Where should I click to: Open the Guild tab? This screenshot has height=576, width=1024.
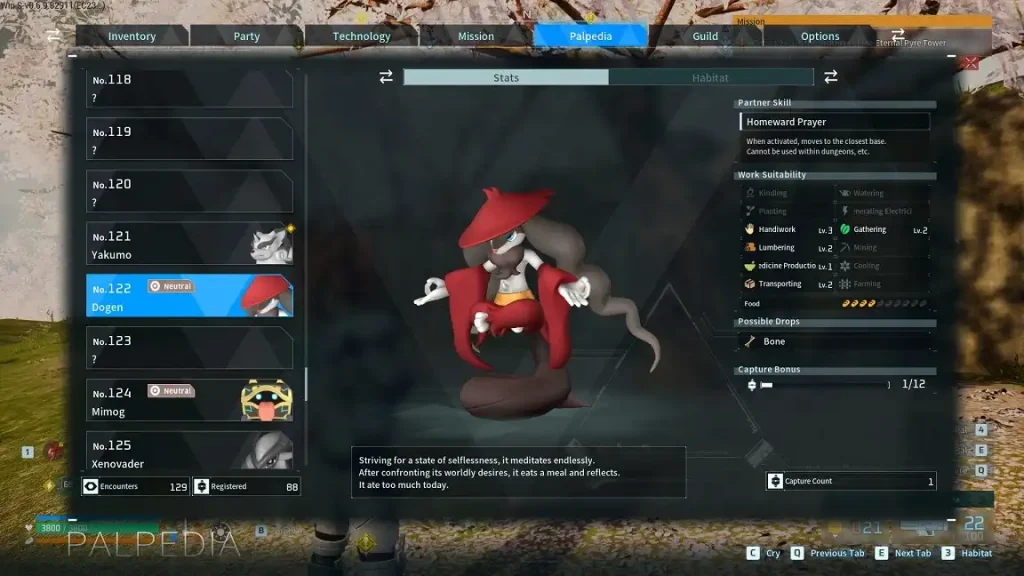pos(705,36)
